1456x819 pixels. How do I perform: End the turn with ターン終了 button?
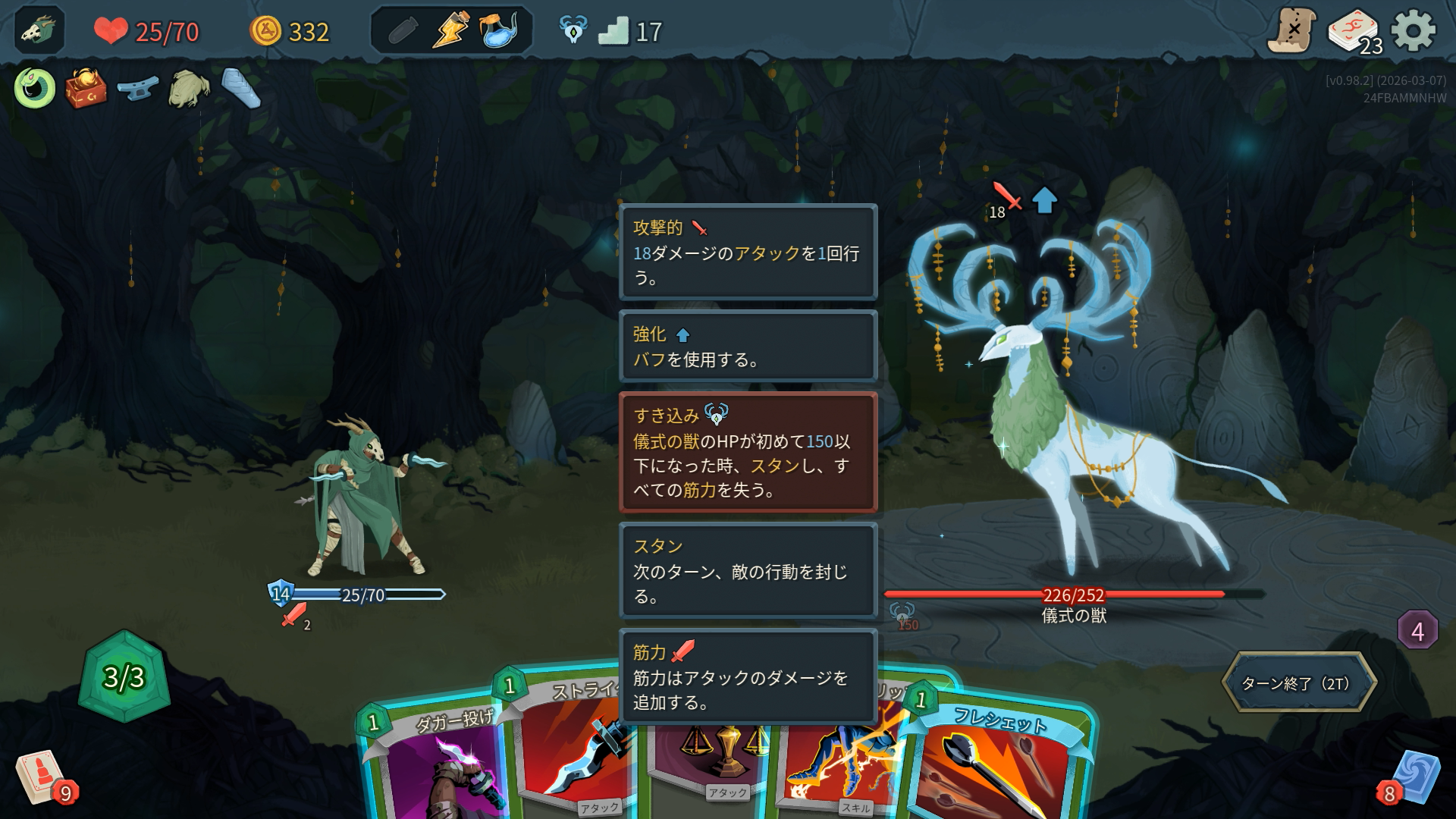[1298, 683]
